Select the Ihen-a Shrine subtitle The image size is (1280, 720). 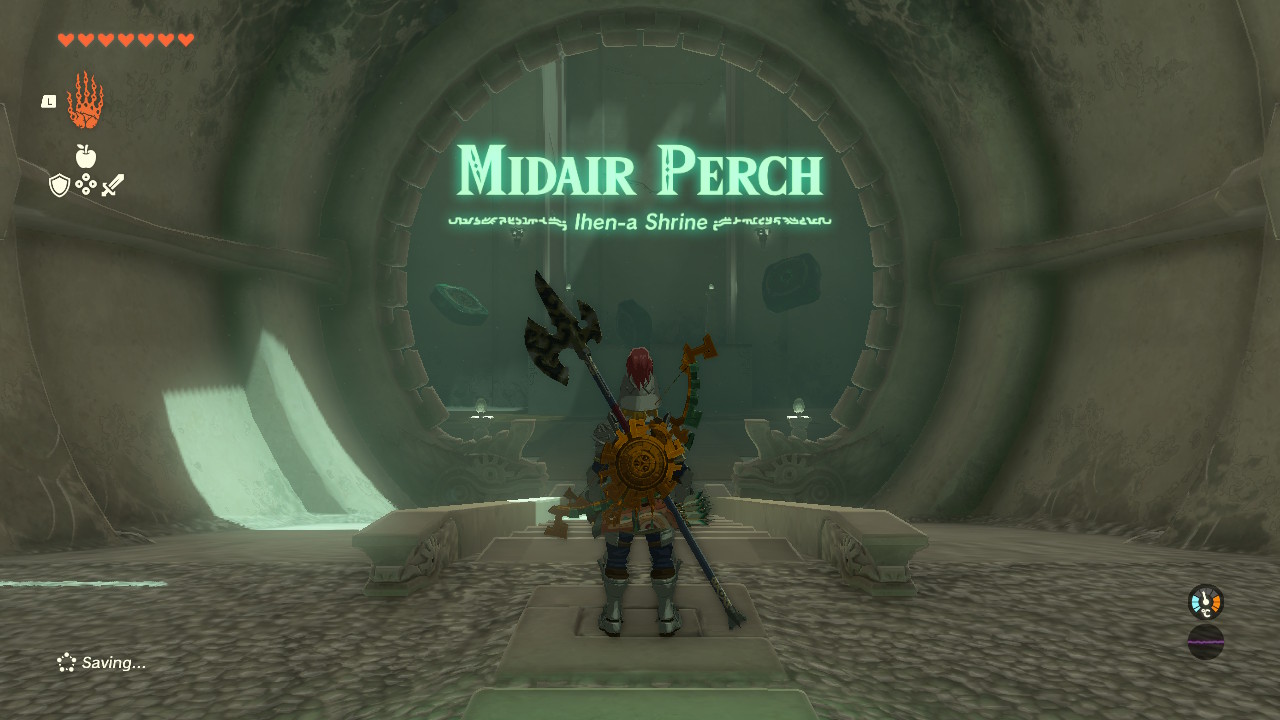pyautogui.click(x=640, y=222)
